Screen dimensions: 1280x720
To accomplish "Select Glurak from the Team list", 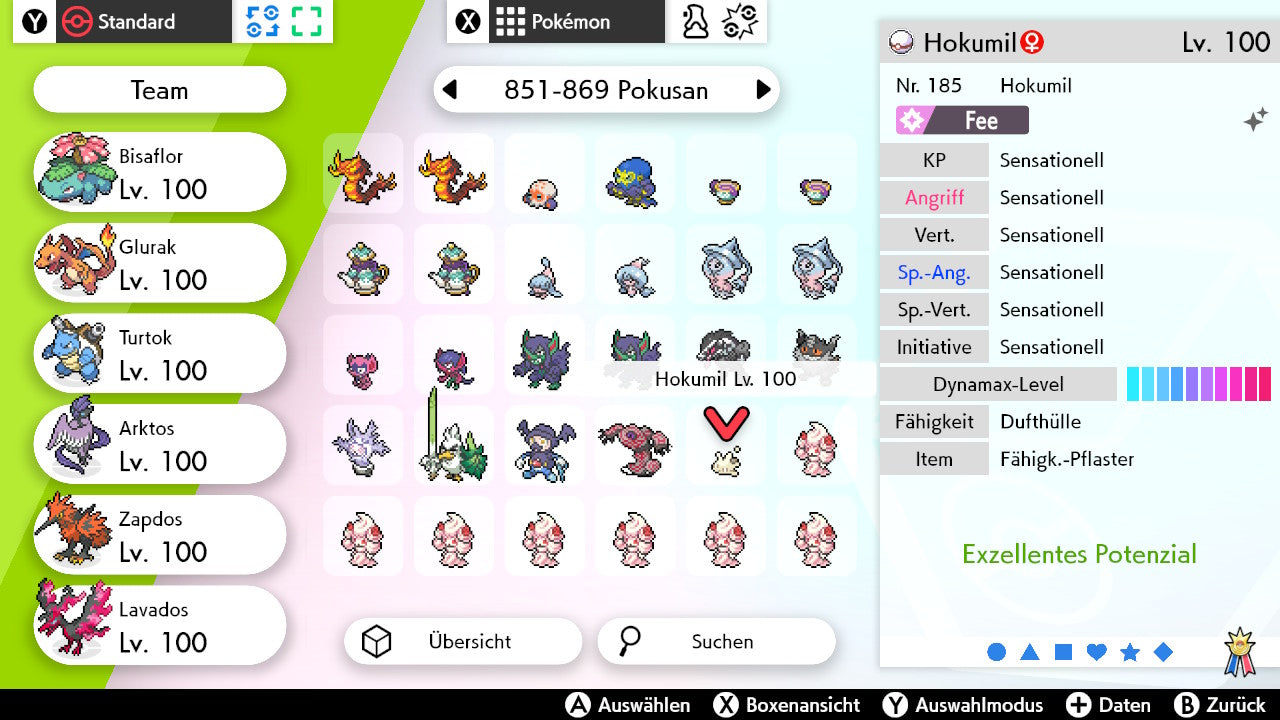I will coord(160,262).
